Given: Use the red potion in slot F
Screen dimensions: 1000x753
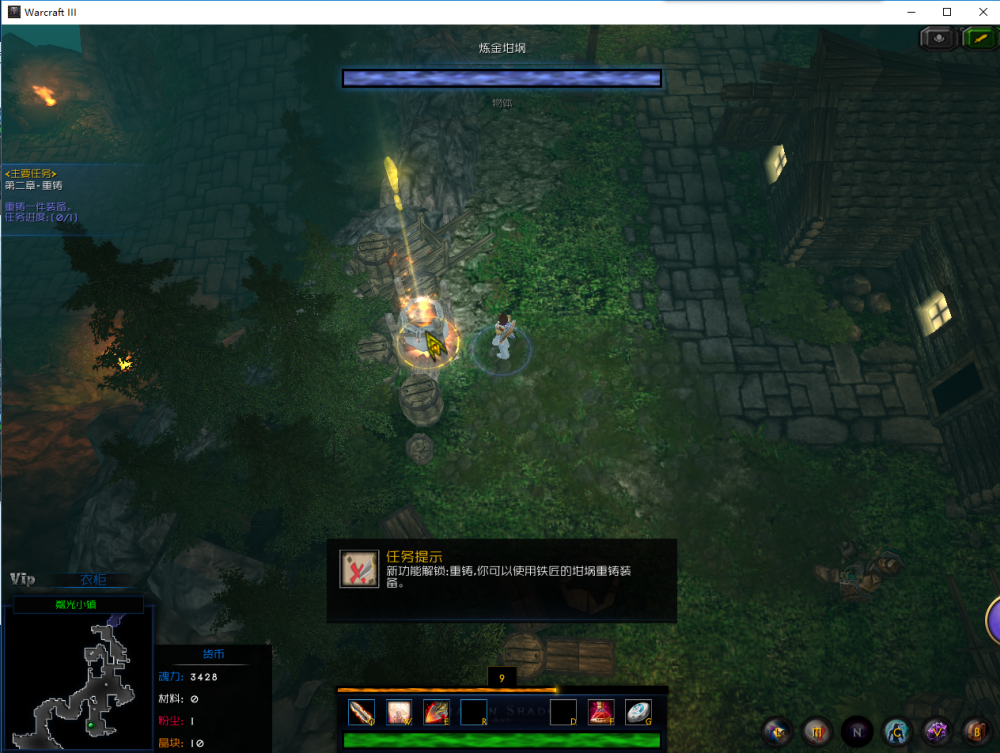Looking at the screenshot, I should pos(601,712).
